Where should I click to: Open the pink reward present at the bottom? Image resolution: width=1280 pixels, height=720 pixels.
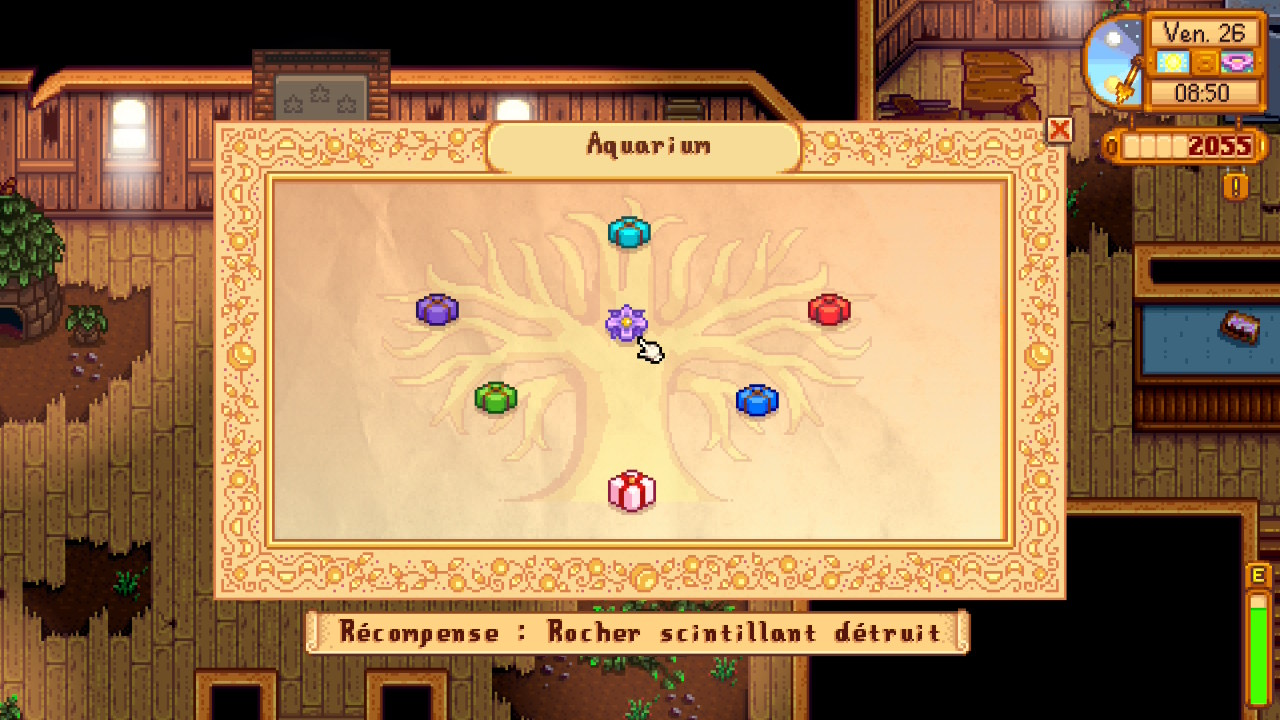click(631, 491)
